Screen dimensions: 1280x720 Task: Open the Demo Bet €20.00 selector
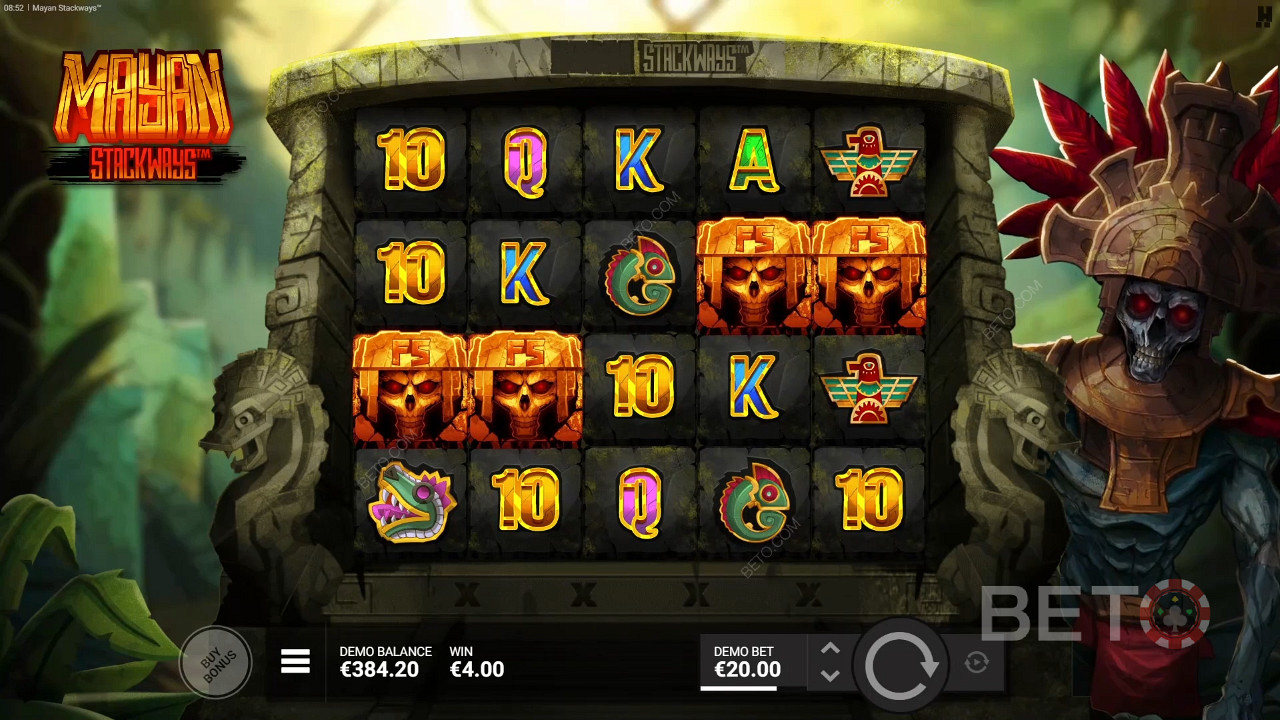click(x=747, y=662)
